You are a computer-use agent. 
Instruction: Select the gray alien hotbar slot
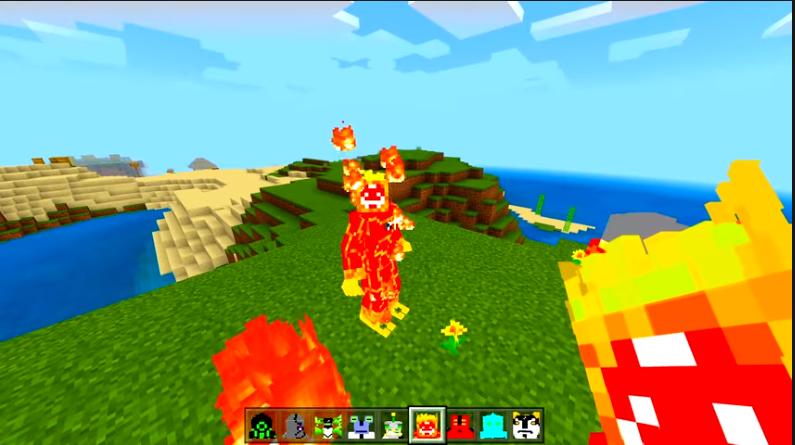(295, 426)
